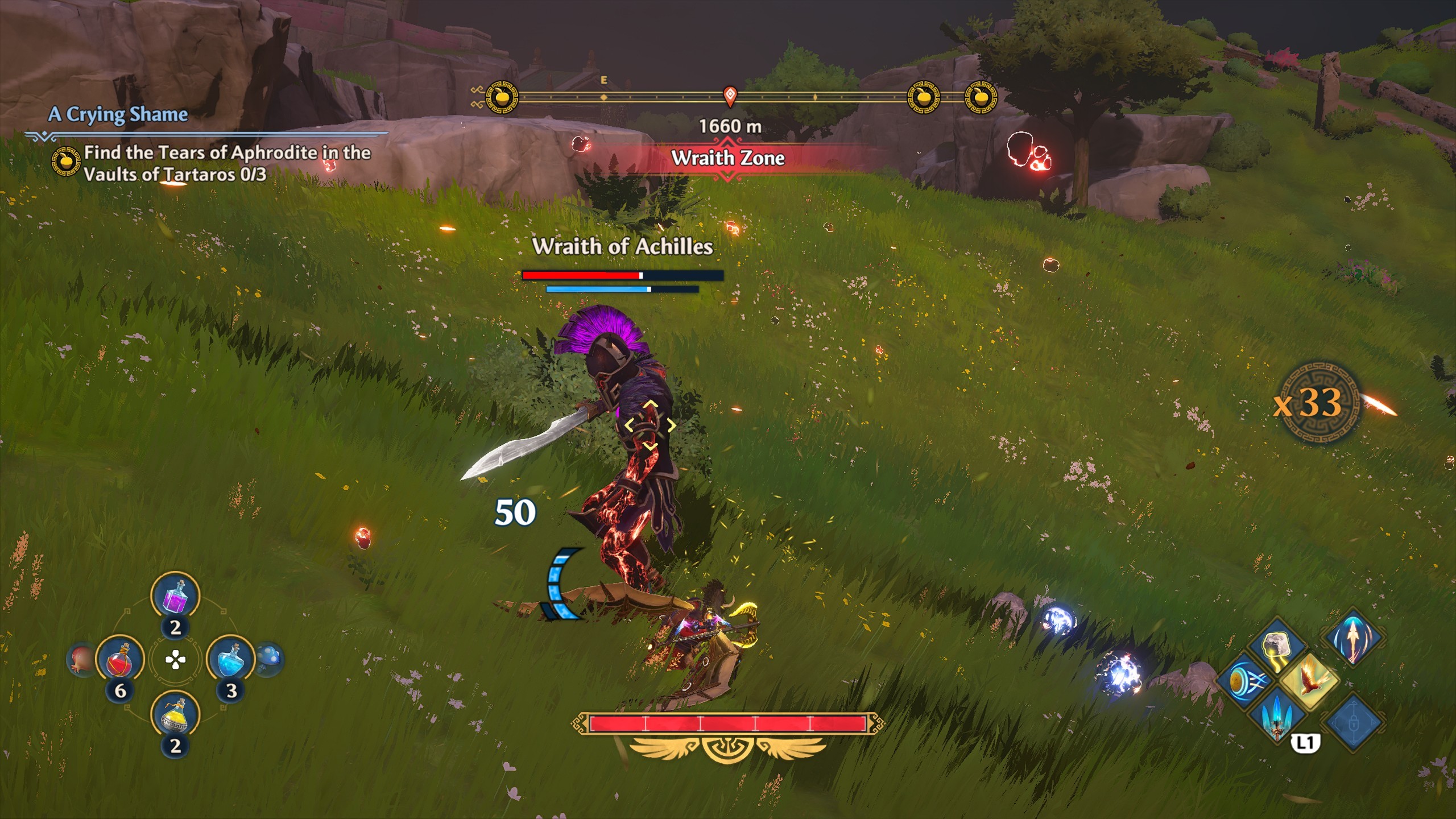The image size is (1456, 819).
Task: Activate the dashing orb ability
Action: coord(1243,681)
